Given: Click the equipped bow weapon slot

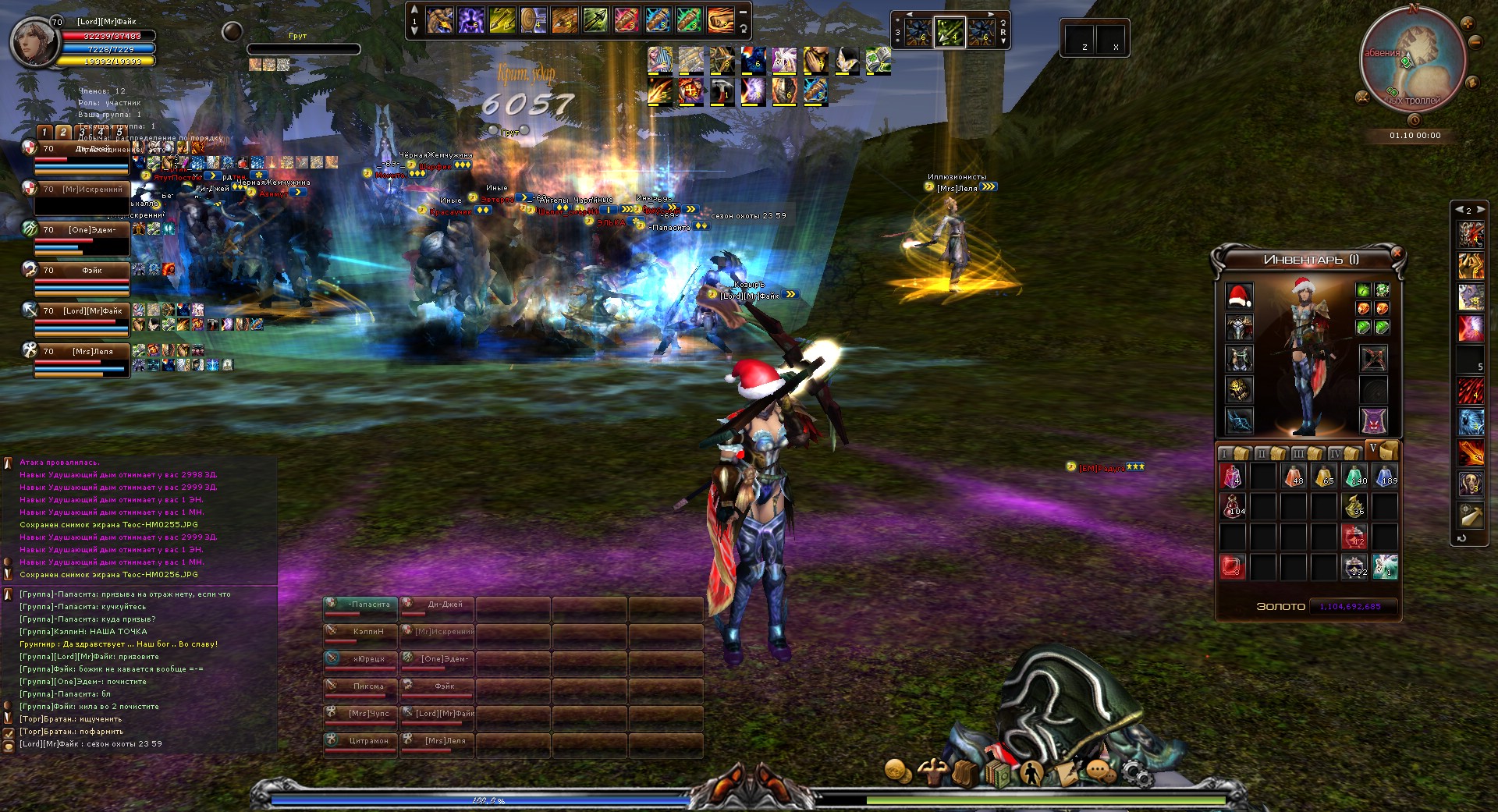Looking at the screenshot, I should (x=1374, y=359).
